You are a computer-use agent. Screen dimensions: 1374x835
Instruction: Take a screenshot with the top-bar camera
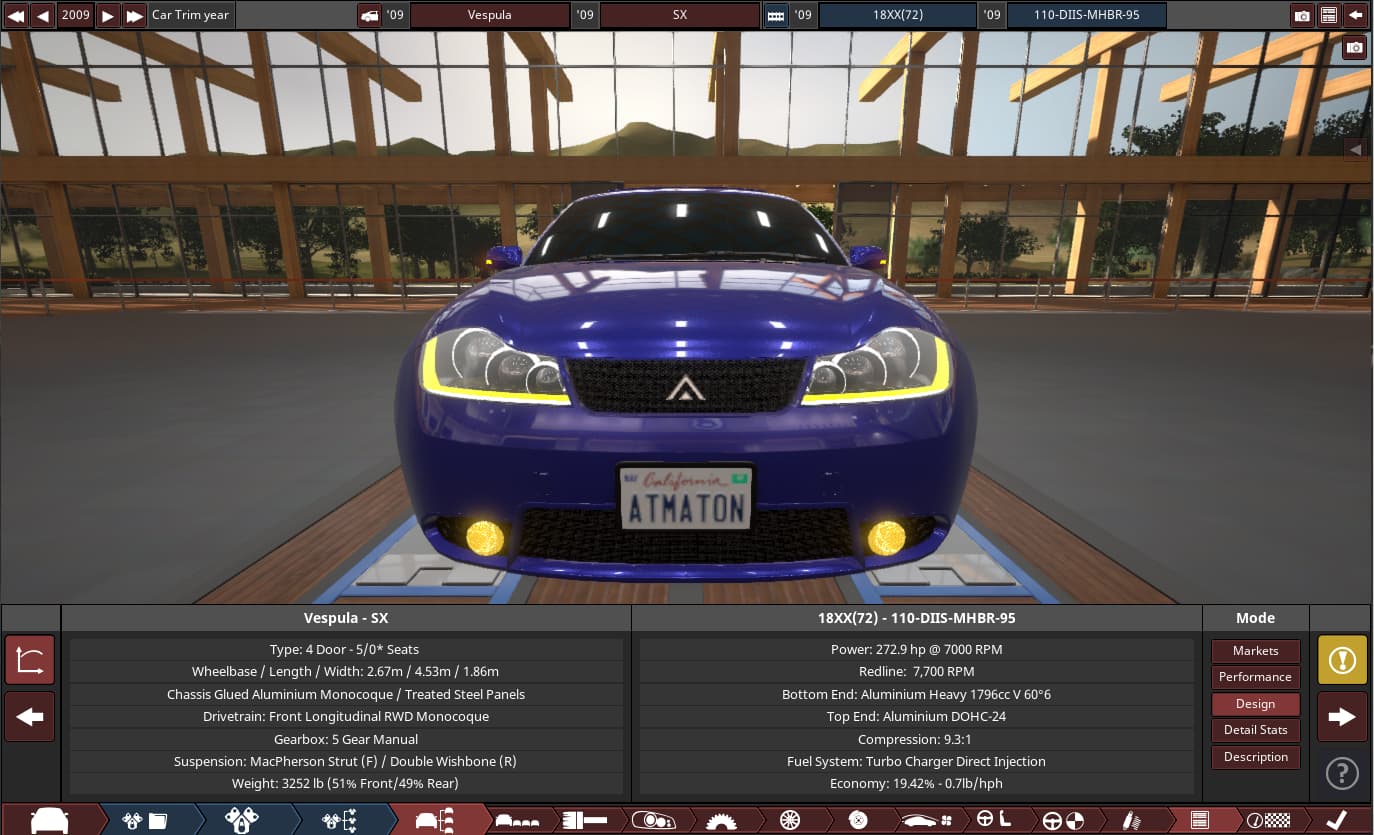(x=1302, y=15)
